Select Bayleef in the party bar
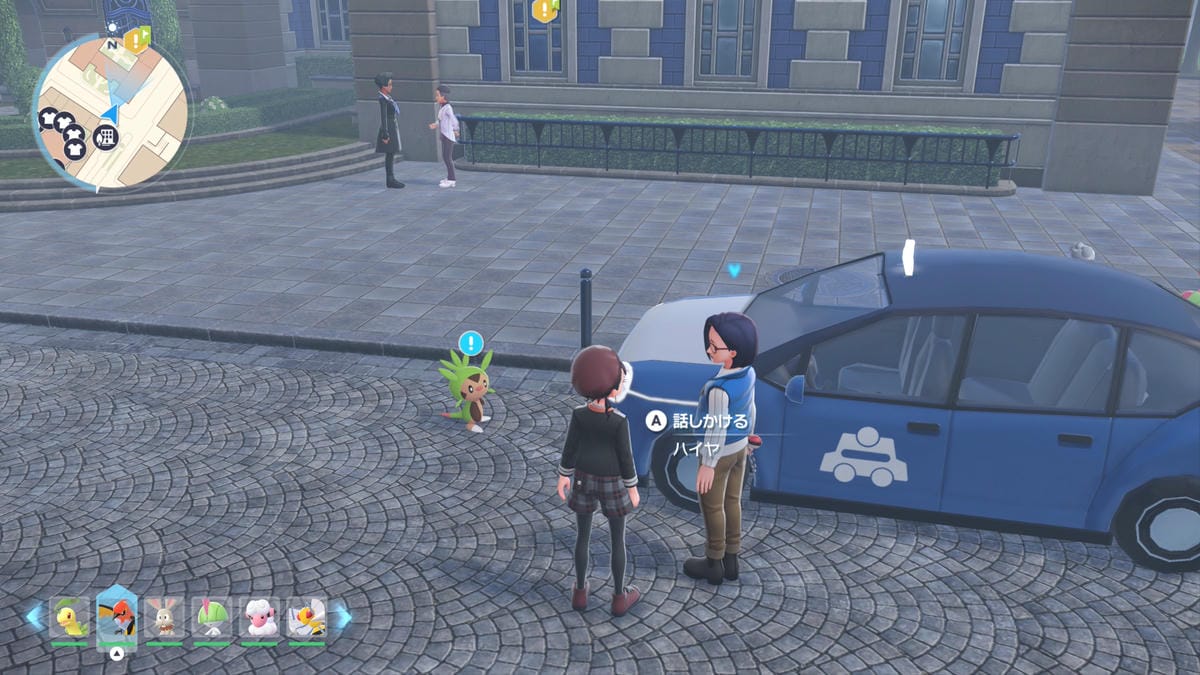 (69, 617)
